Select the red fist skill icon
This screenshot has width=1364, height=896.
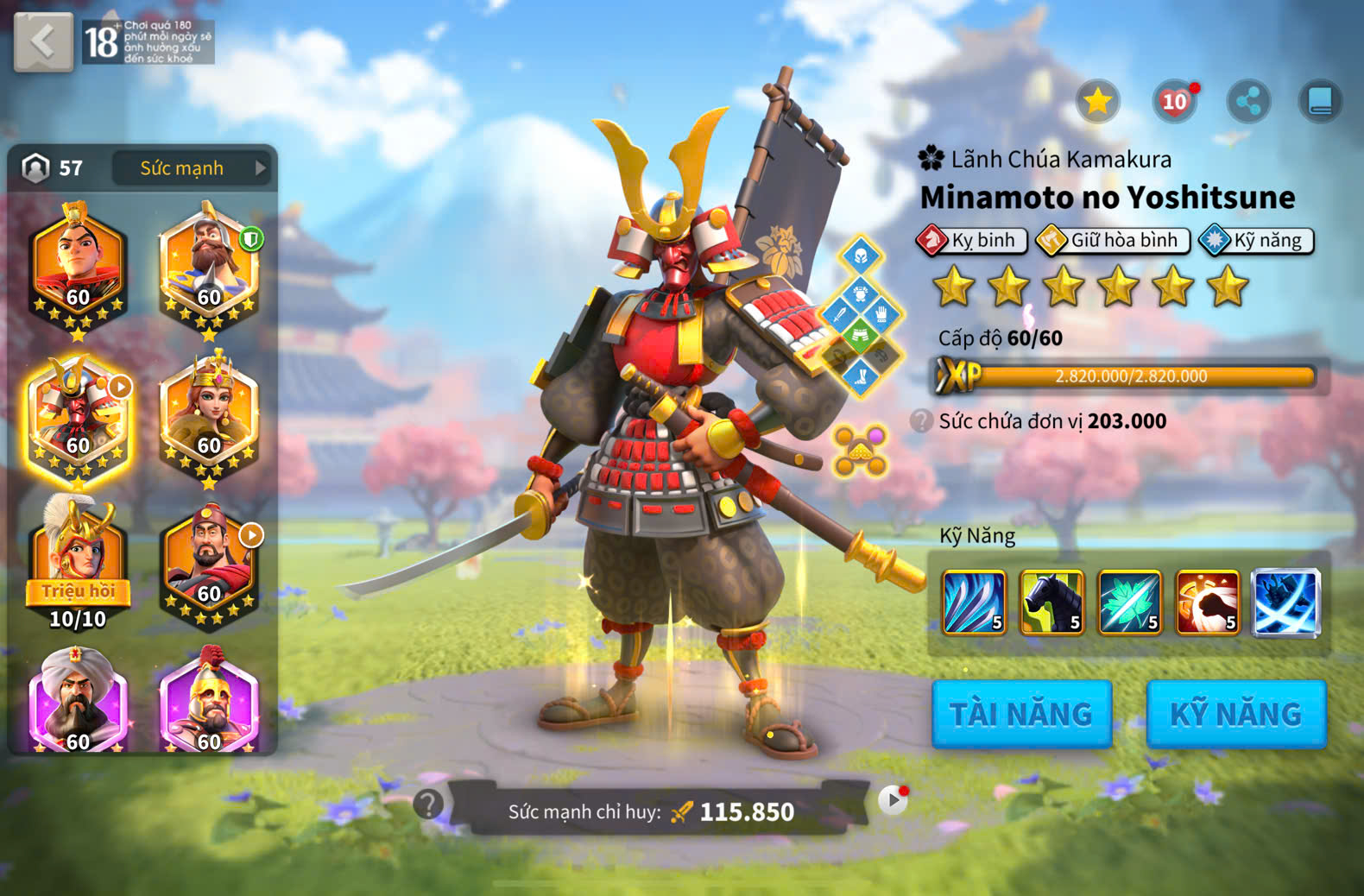[1207, 603]
